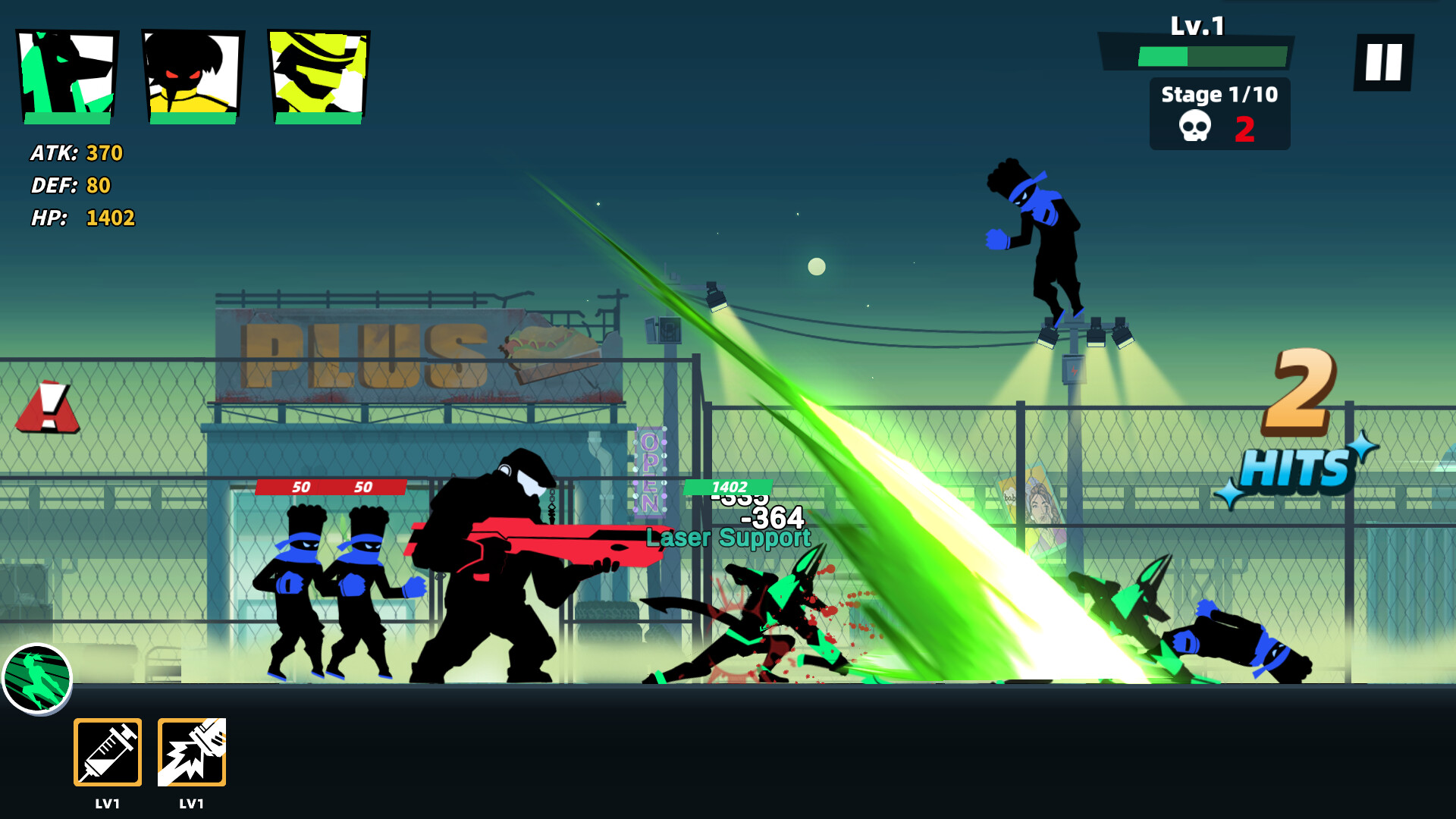This screenshot has width=1456, height=819.
Task: Select the DEF 80 stat entry
Action: click(68, 186)
